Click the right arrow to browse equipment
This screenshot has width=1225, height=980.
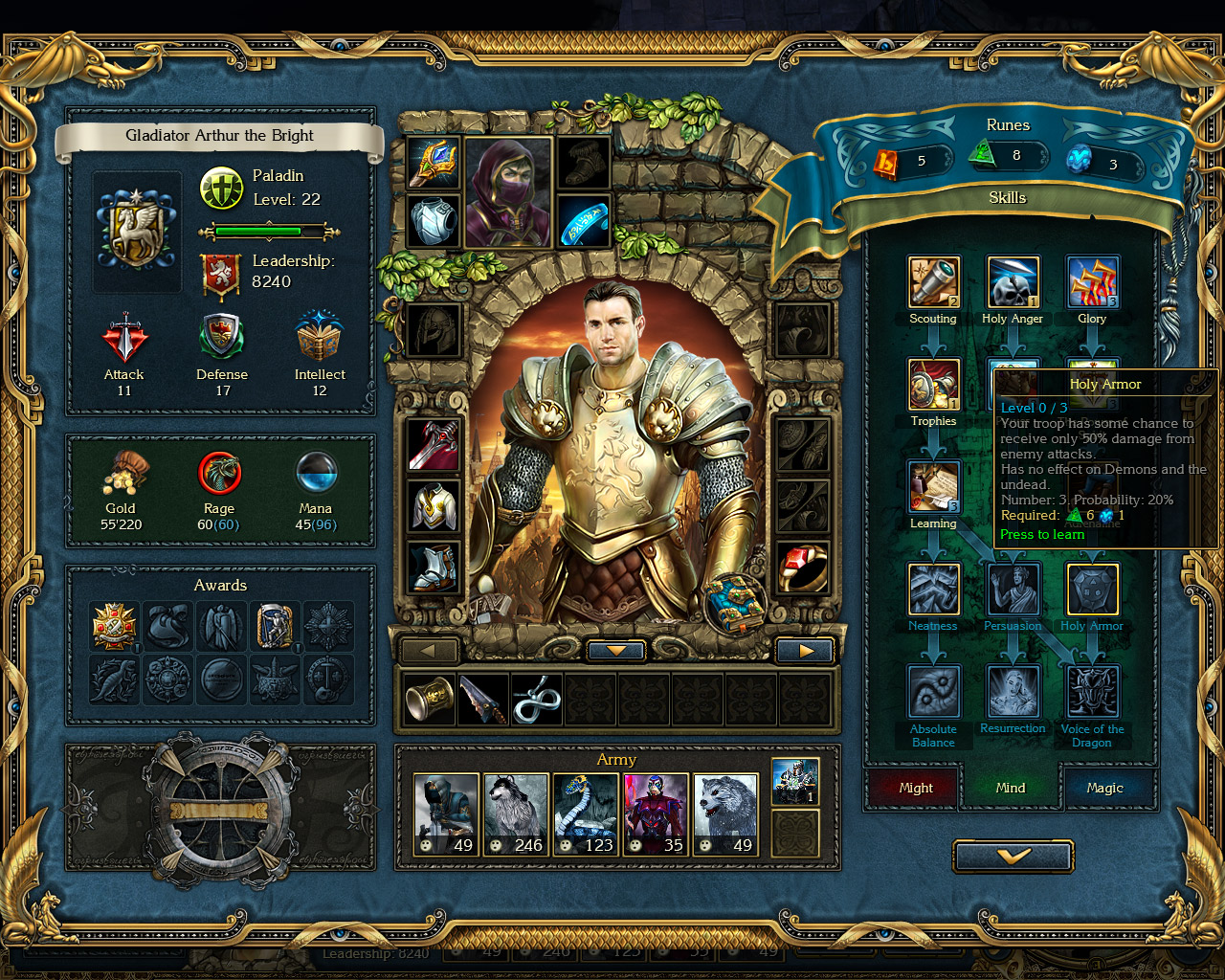pos(805,650)
